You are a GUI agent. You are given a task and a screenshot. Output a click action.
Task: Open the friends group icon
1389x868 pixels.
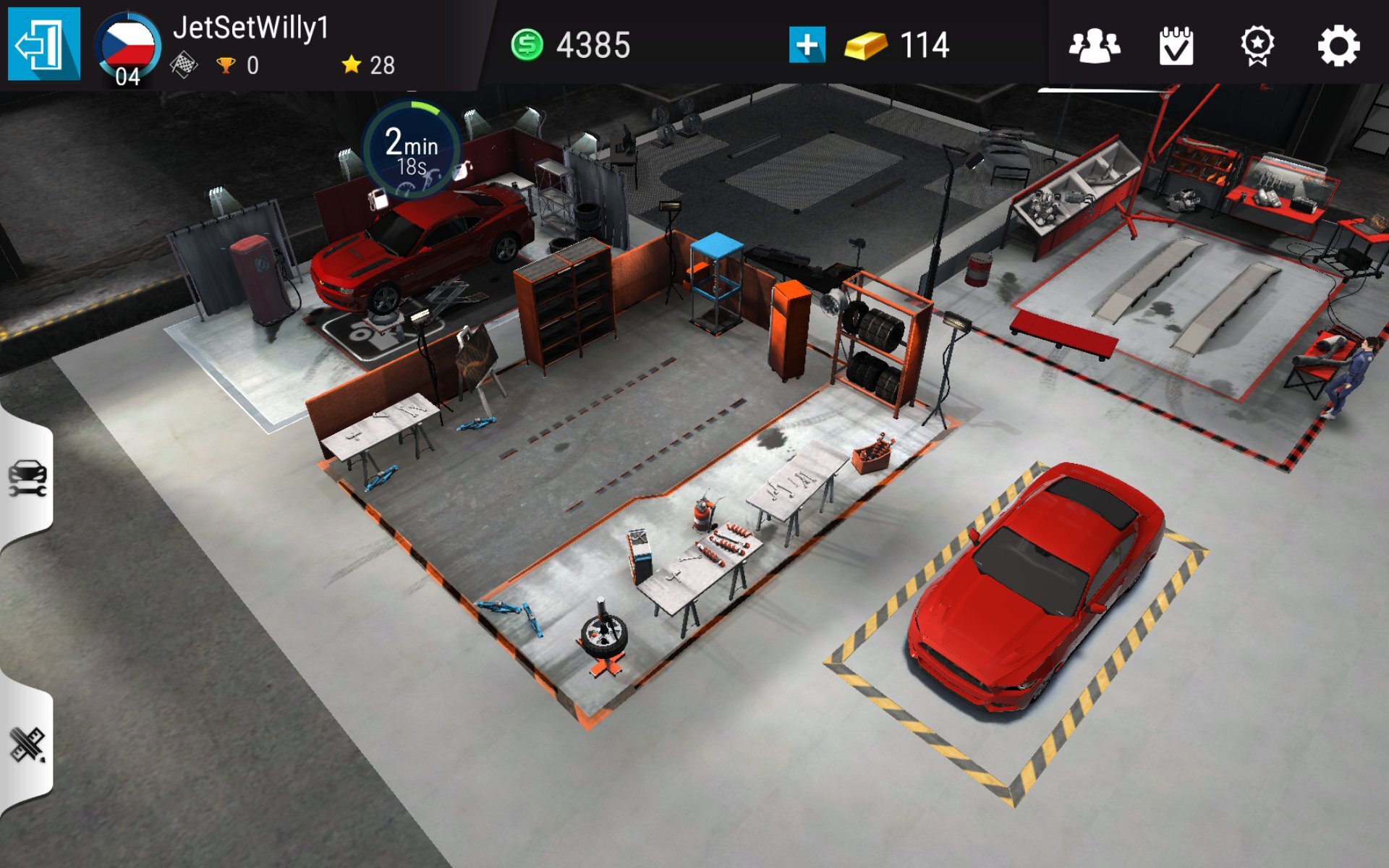point(1094,46)
